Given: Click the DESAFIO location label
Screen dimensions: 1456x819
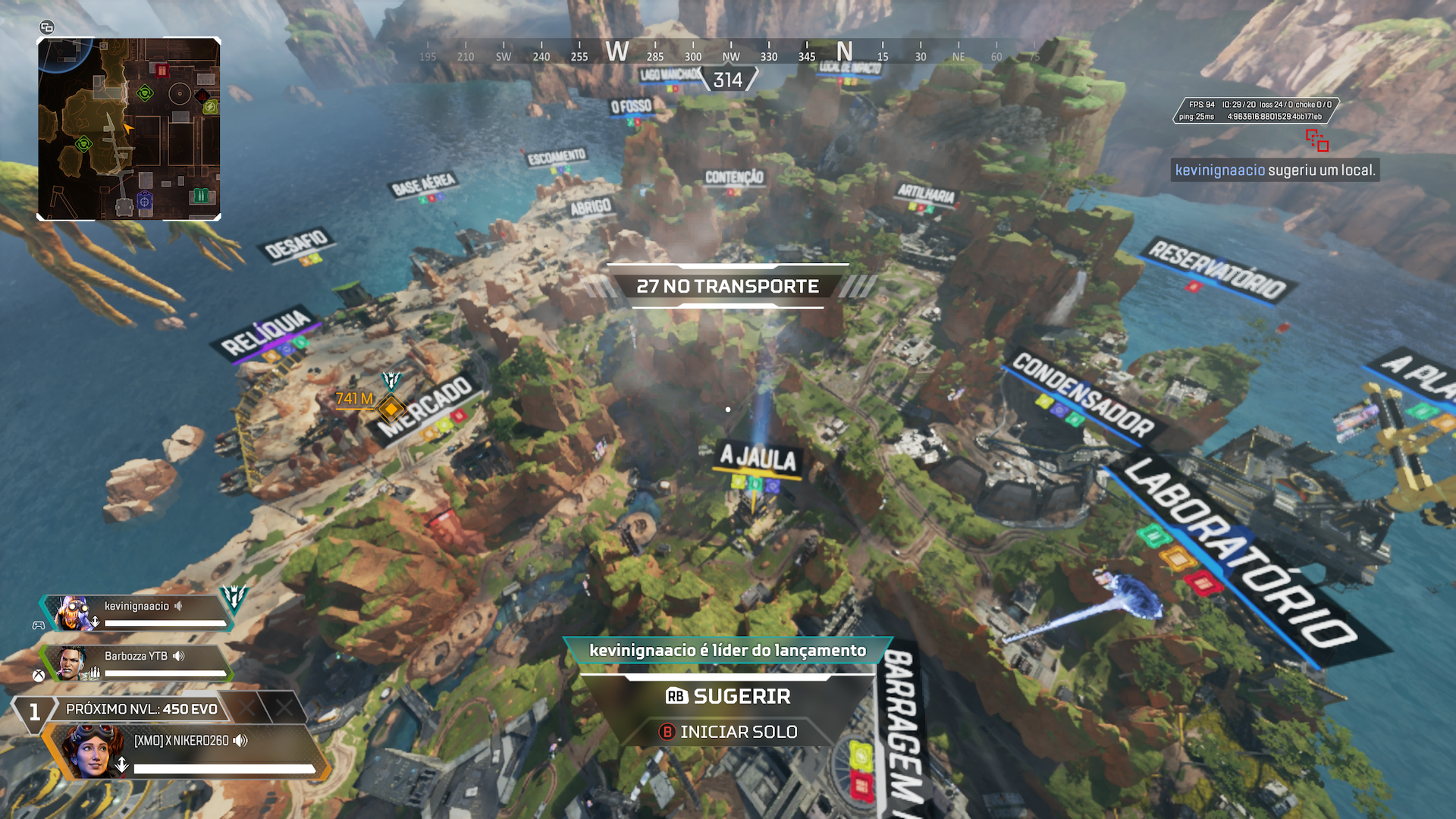Looking at the screenshot, I should (296, 244).
